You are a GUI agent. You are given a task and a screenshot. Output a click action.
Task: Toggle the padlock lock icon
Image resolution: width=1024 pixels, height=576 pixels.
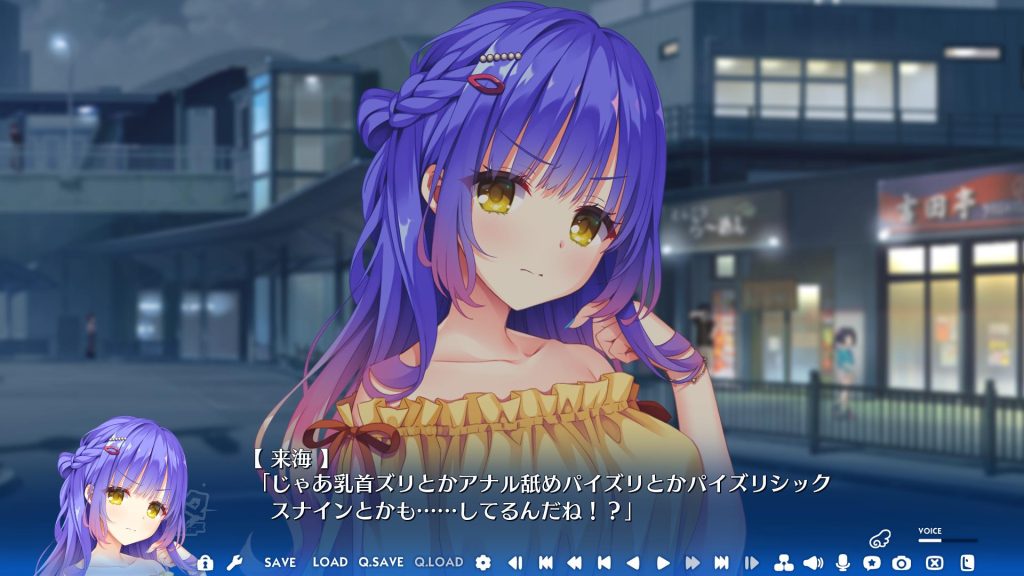click(205, 562)
